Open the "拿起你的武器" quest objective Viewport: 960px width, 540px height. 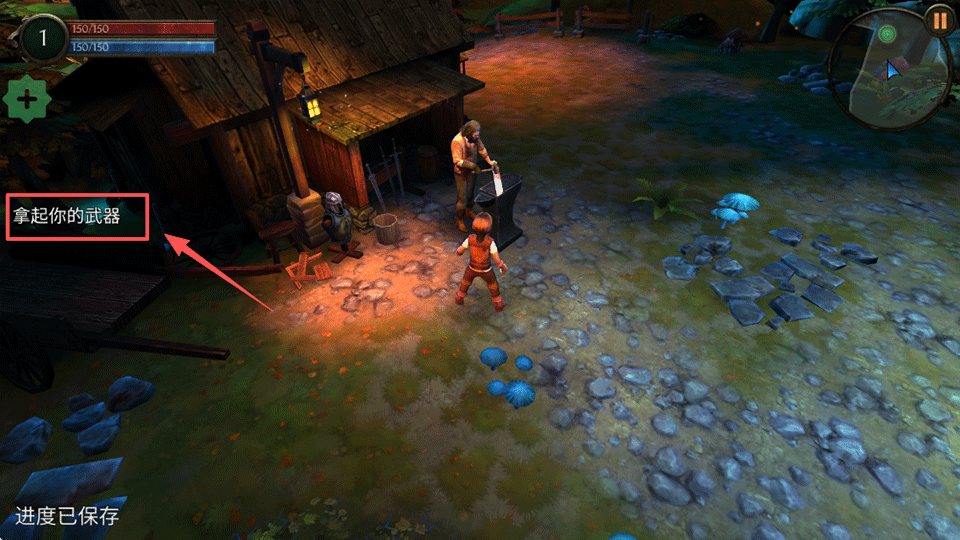tap(67, 216)
